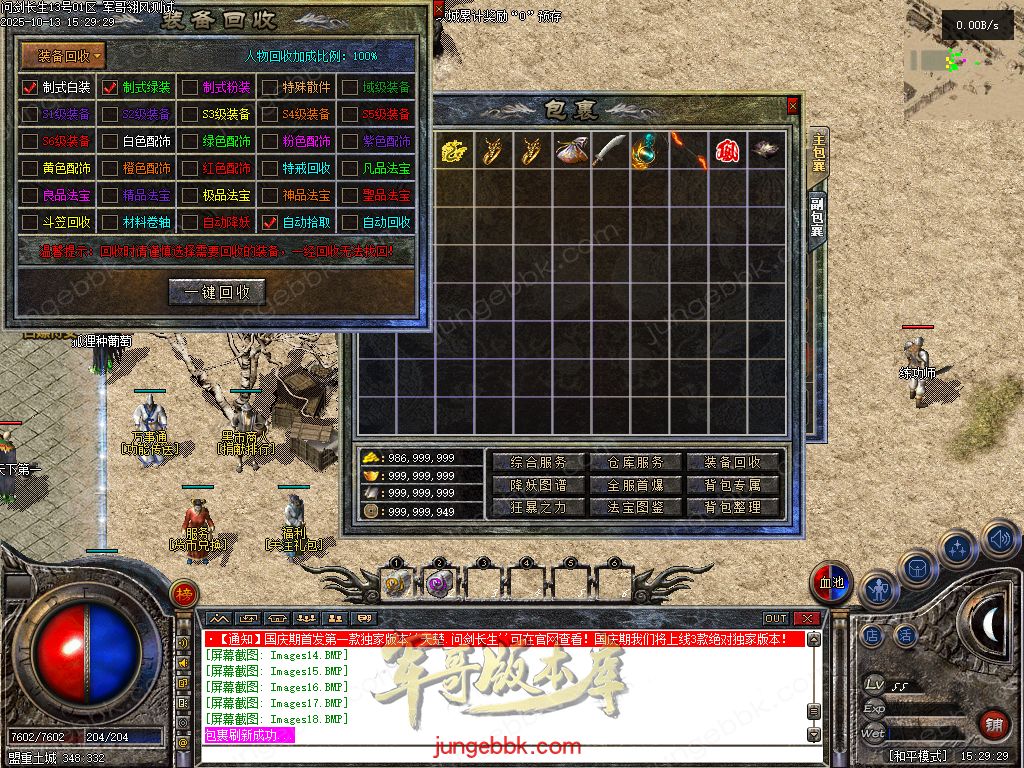Click the 一键回收 recycle button
Viewport: 1024px width, 768px height.
[217, 292]
